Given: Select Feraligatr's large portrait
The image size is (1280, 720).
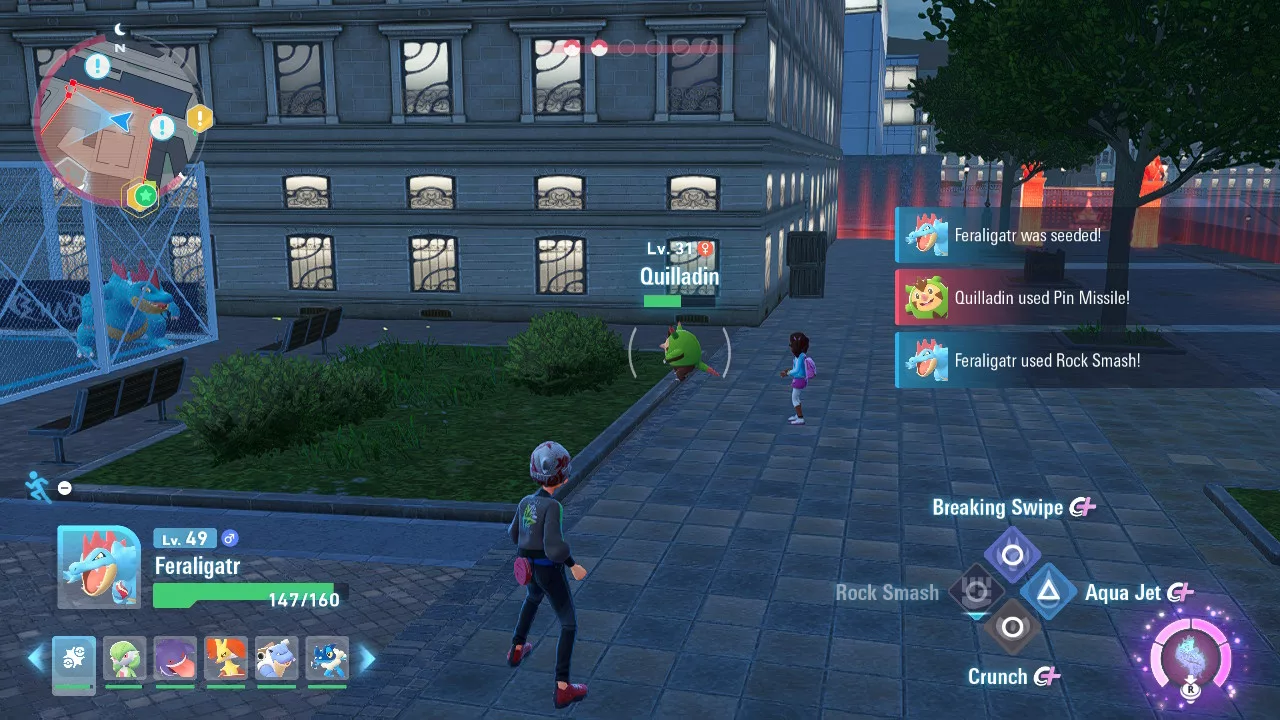Looking at the screenshot, I should tap(98, 567).
